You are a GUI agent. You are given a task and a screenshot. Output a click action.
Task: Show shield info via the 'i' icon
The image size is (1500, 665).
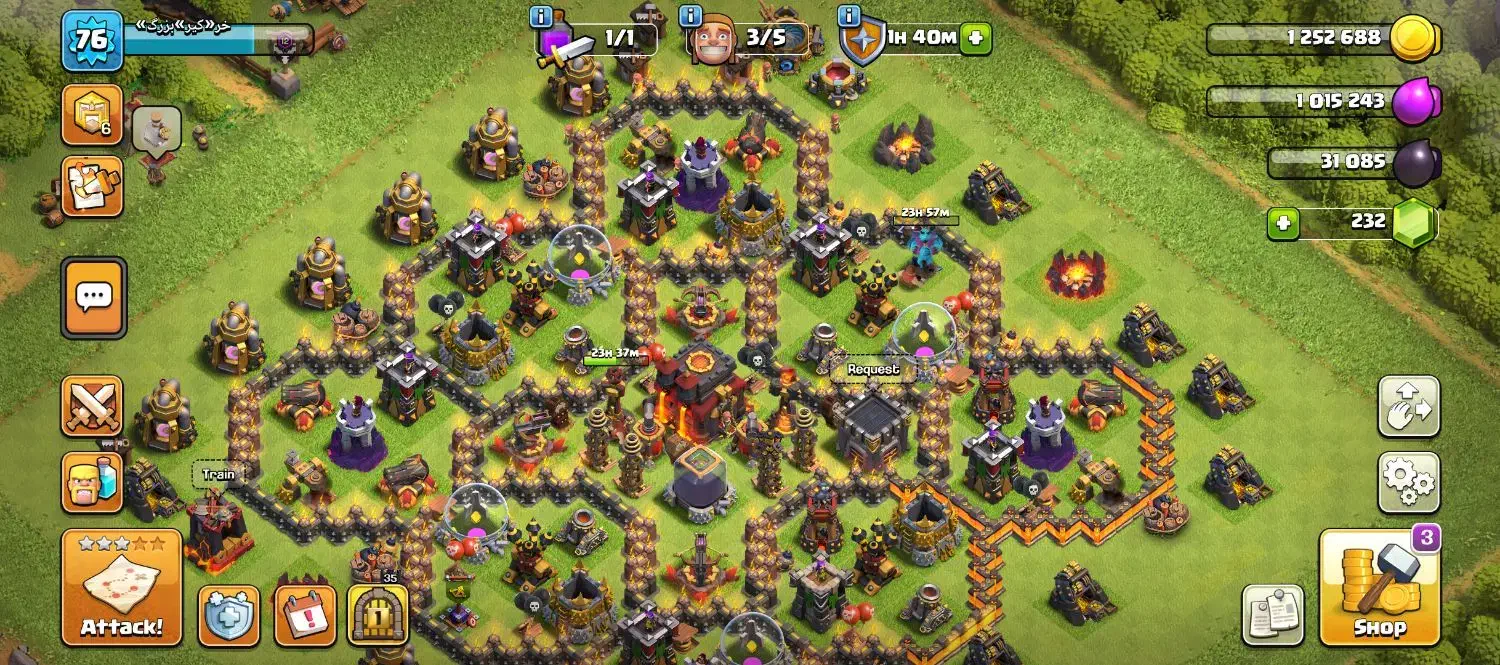point(850,16)
